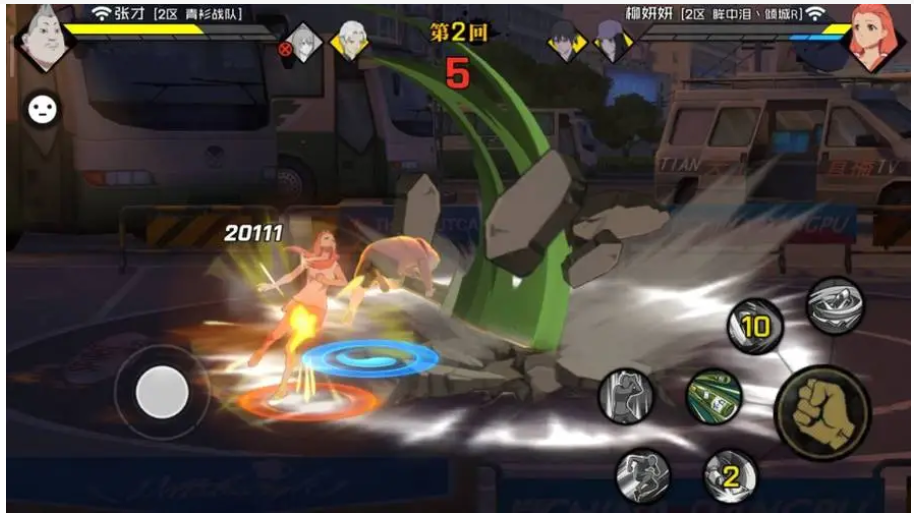This screenshot has width=914, height=517.
Task: Trigger the skill showing a 2 cooldown
Action: point(731,476)
